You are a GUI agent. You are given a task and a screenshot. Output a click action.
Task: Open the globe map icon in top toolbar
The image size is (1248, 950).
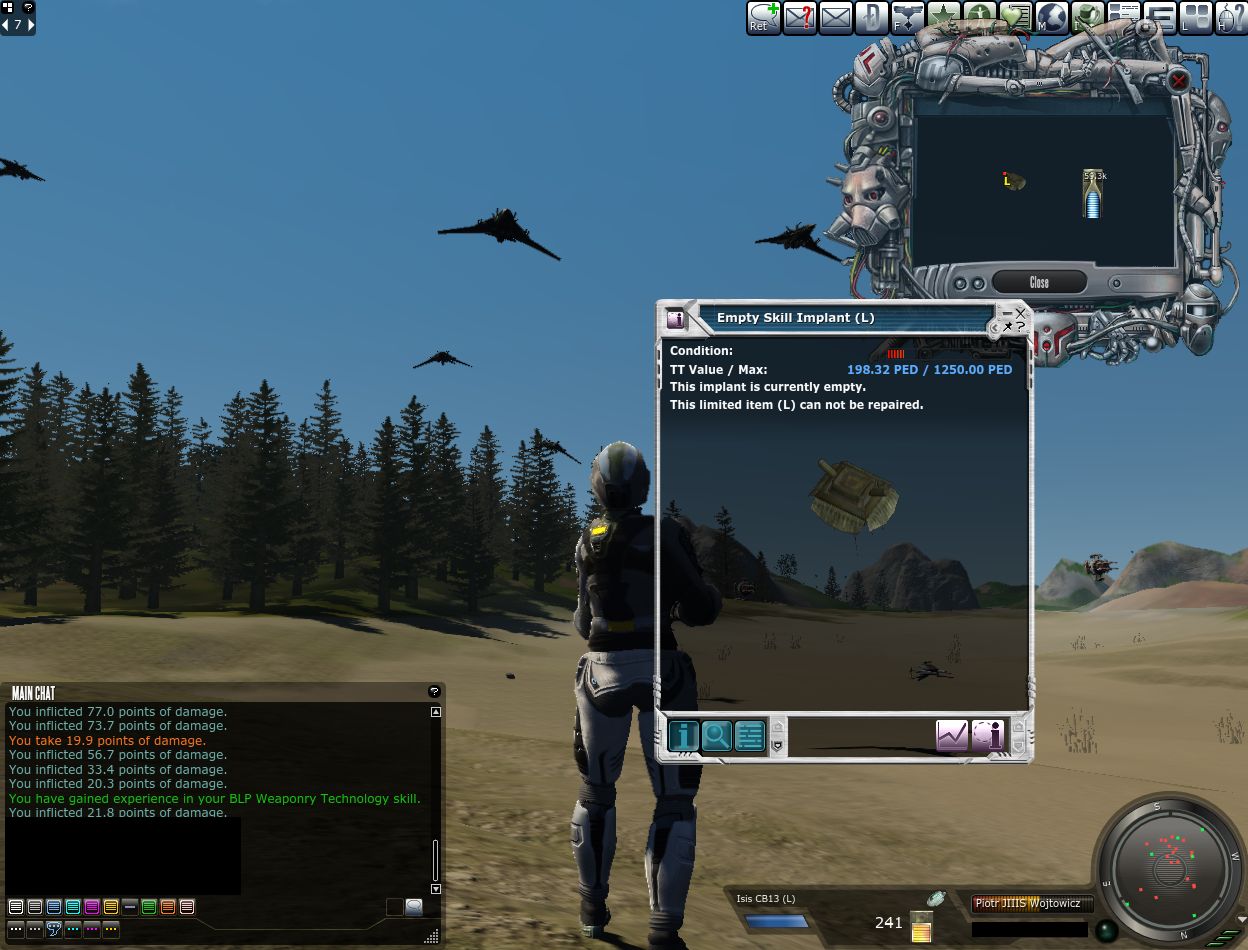tap(1051, 17)
